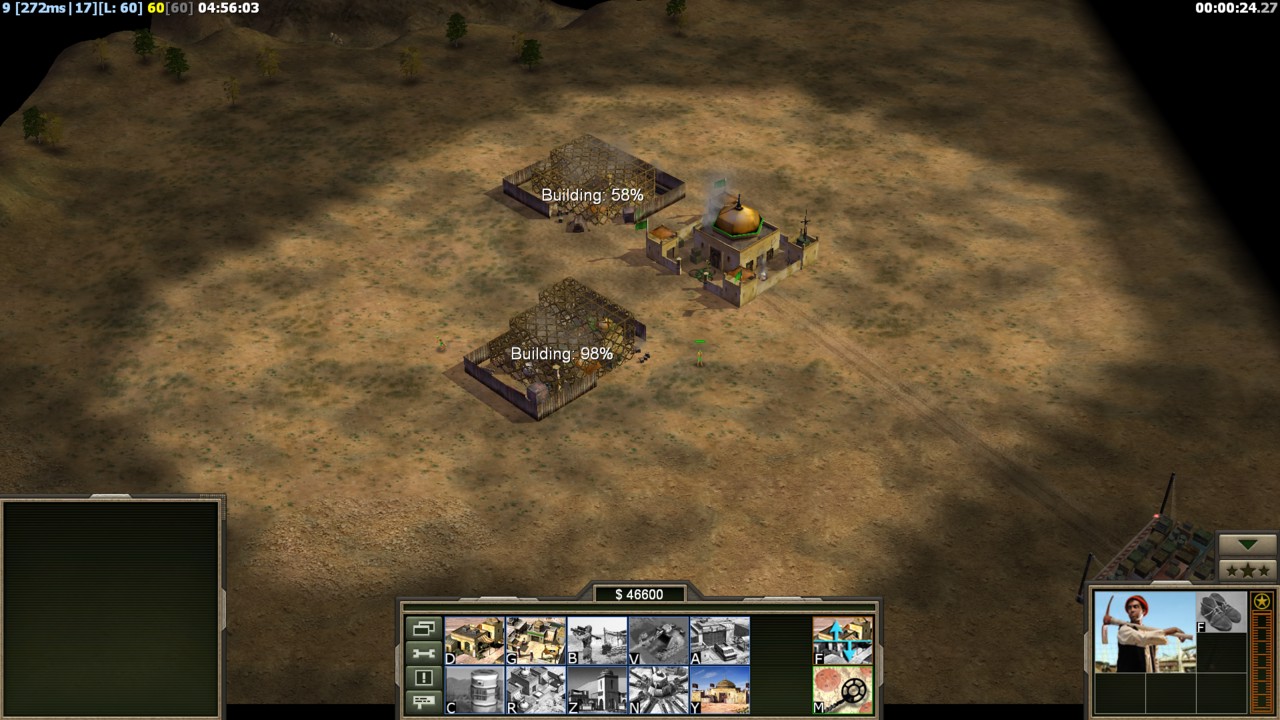Click the worker unit portrait
The width and height of the screenshot is (1280, 720).
(1144, 632)
